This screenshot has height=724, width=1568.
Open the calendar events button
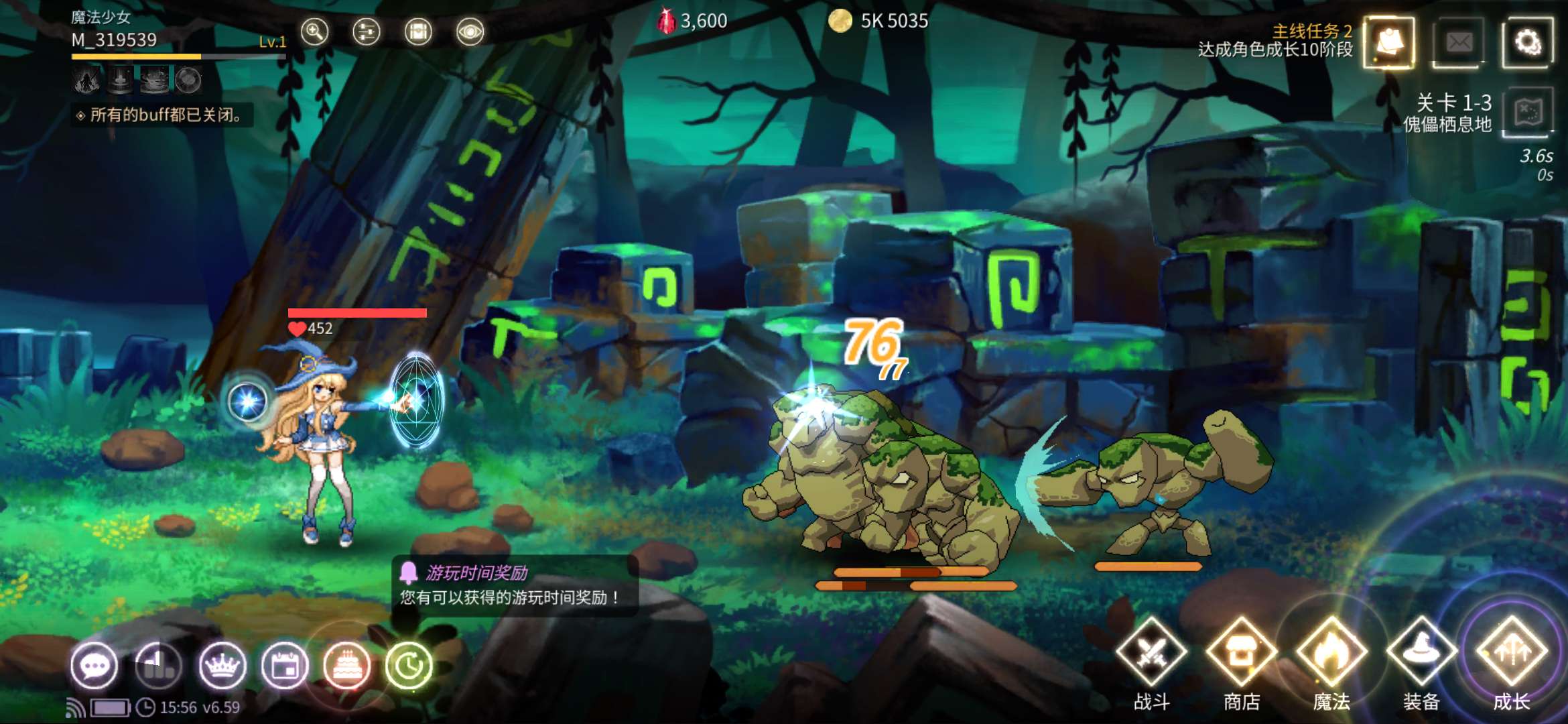click(x=285, y=666)
